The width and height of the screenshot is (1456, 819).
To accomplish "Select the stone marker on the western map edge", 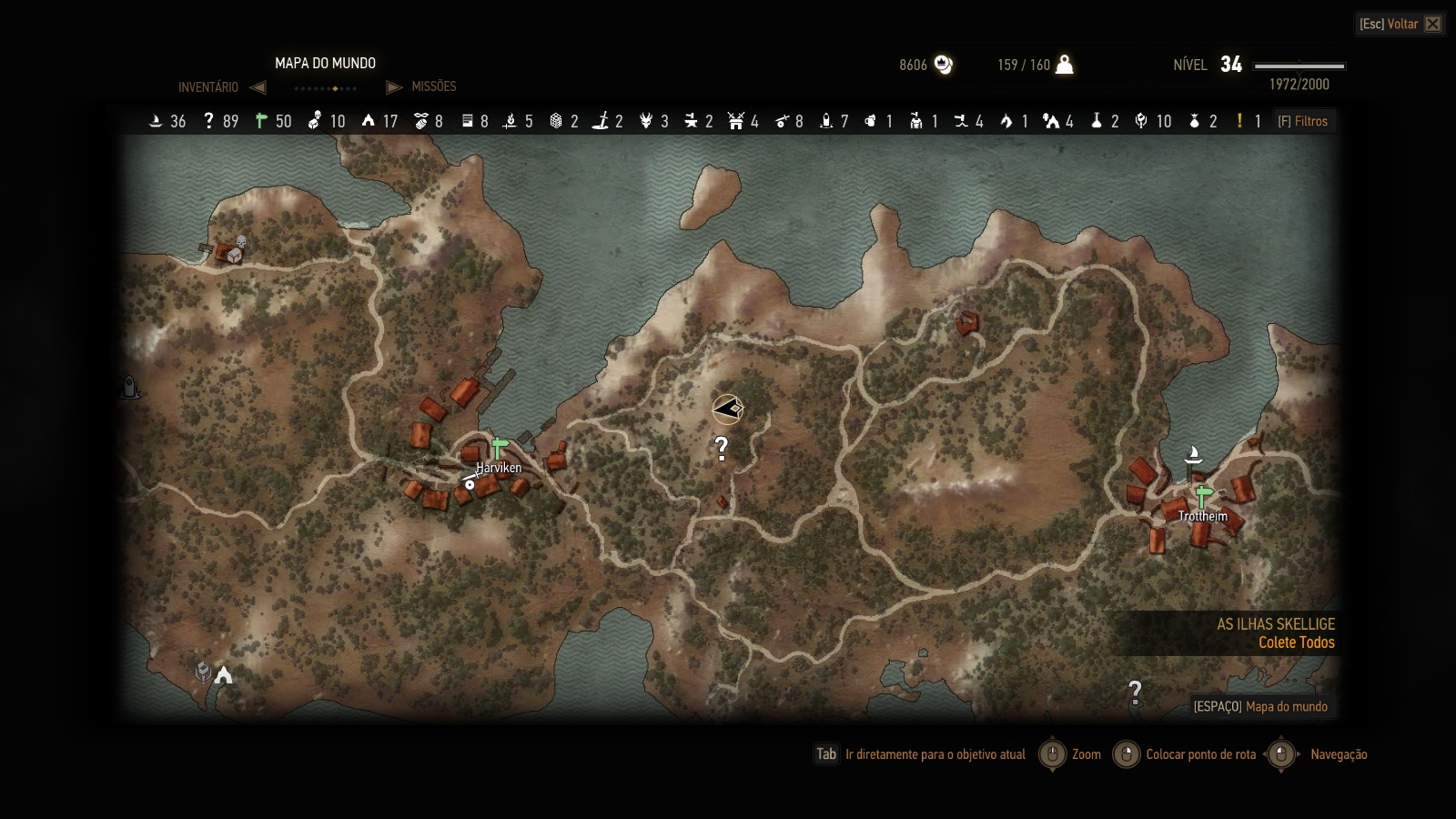I will tap(130, 388).
